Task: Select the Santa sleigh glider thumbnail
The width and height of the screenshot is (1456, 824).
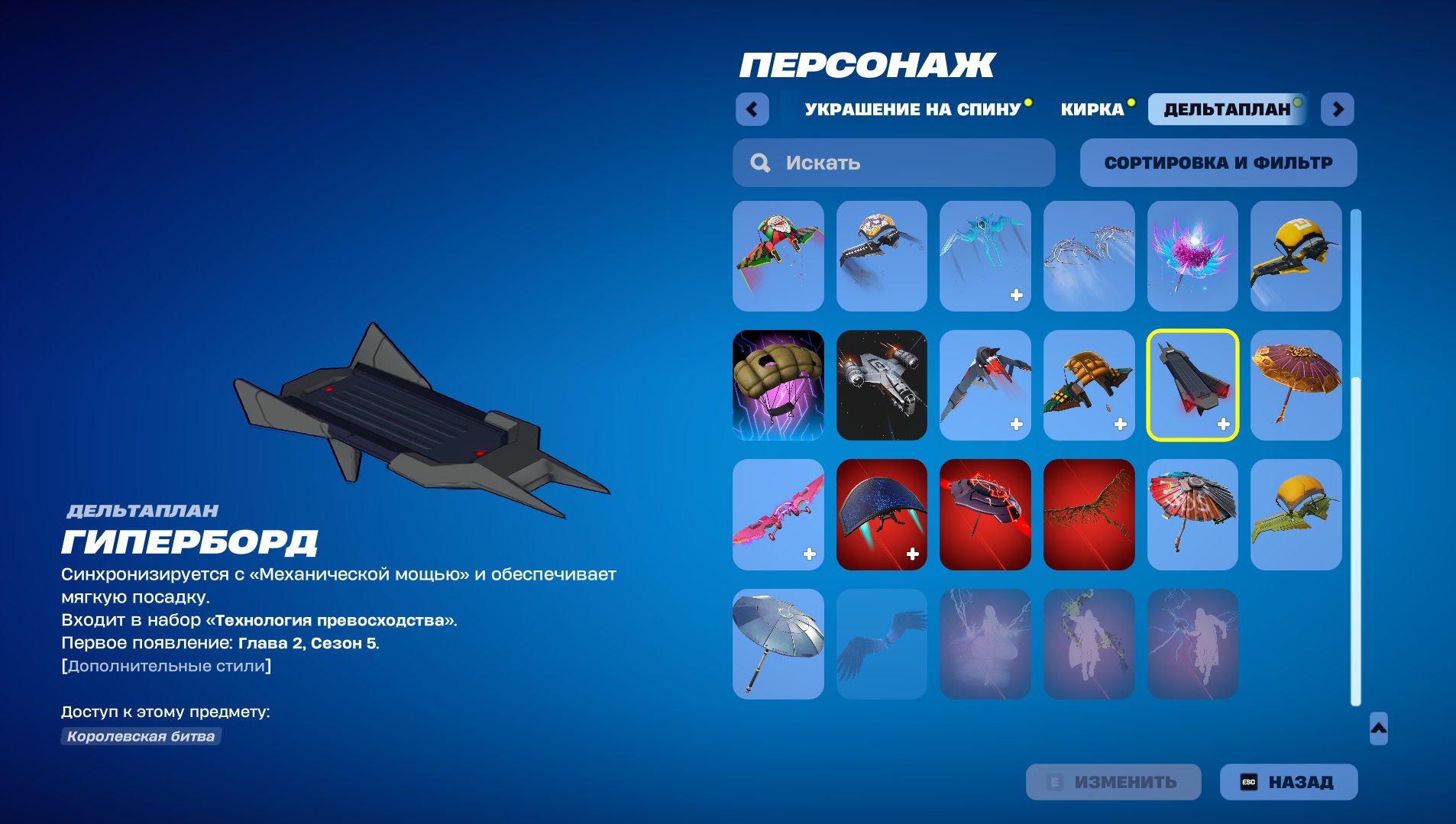Action: (x=778, y=256)
